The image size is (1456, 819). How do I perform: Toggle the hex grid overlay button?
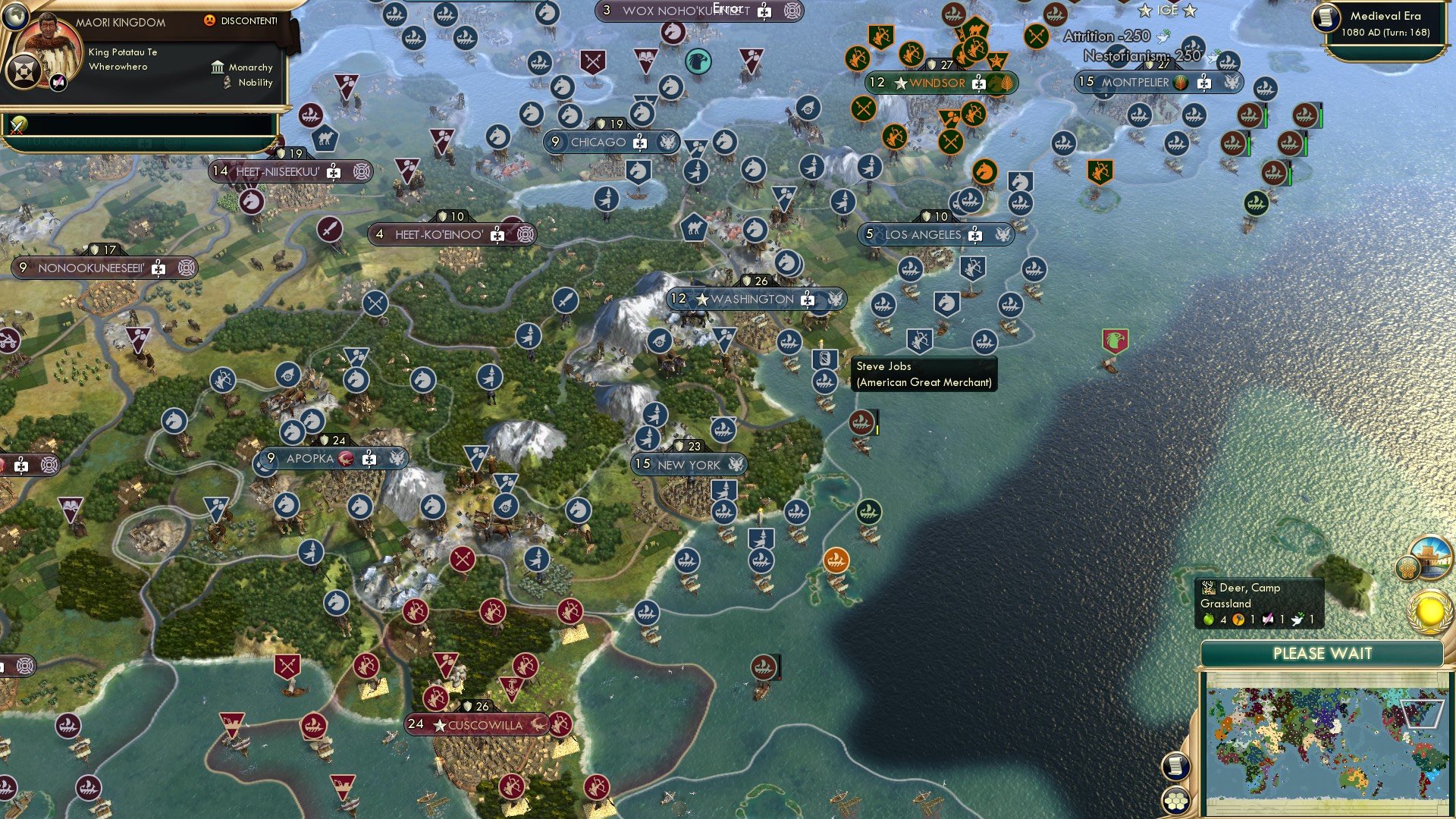pos(1176,801)
